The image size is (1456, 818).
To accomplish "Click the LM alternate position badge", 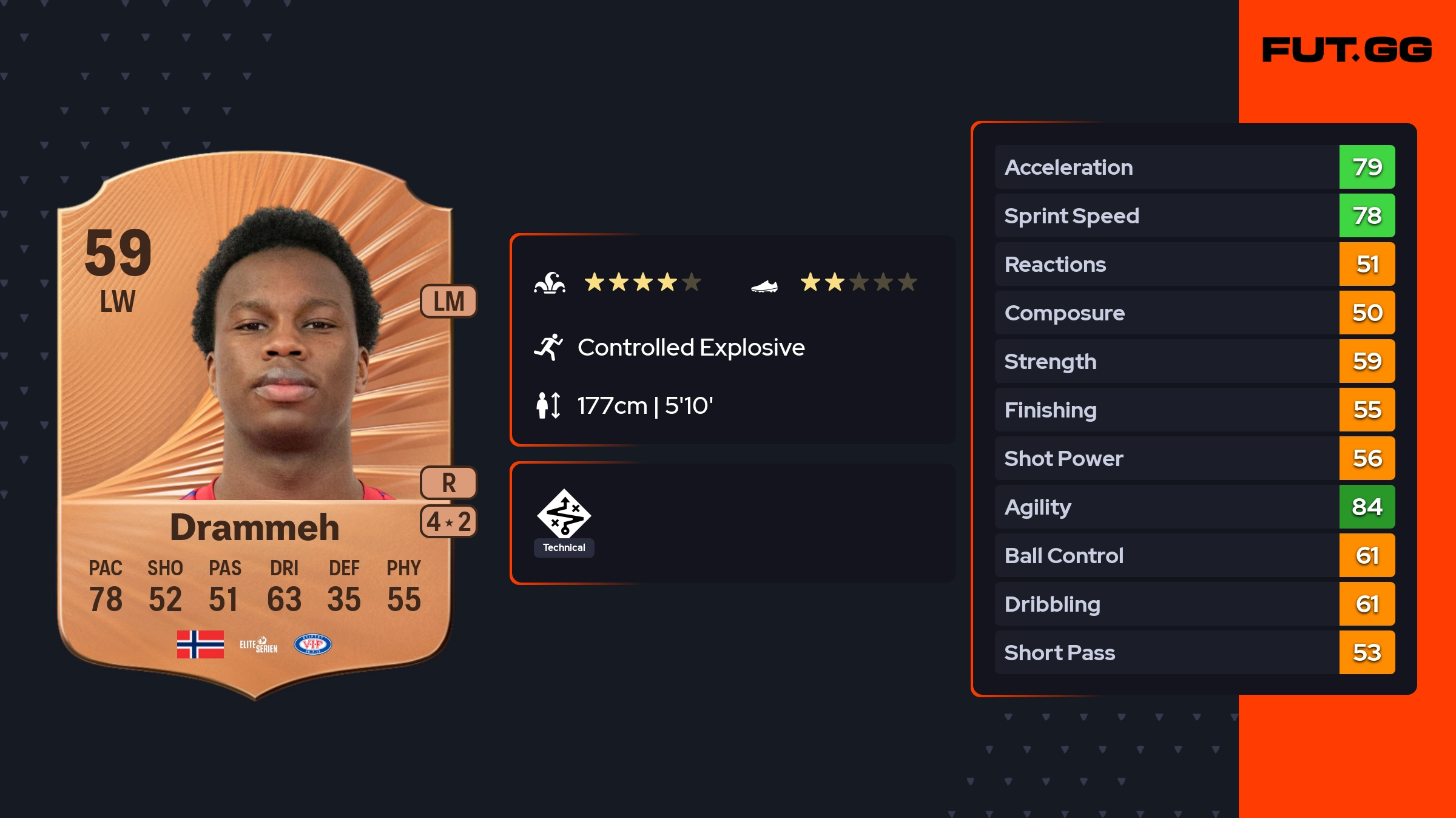I will tap(448, 301).
